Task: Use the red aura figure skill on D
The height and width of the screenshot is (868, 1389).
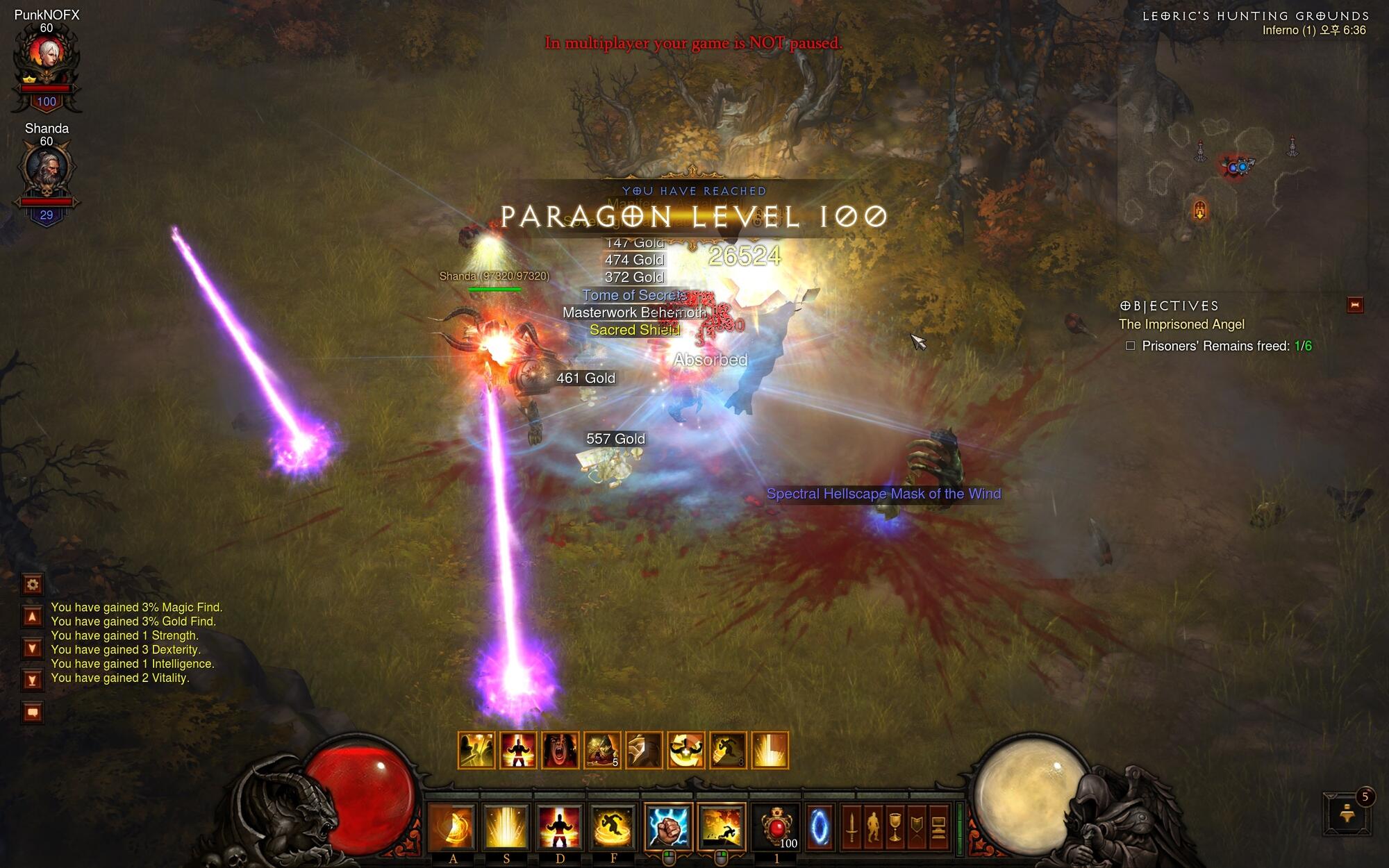Action: point(559,826)
